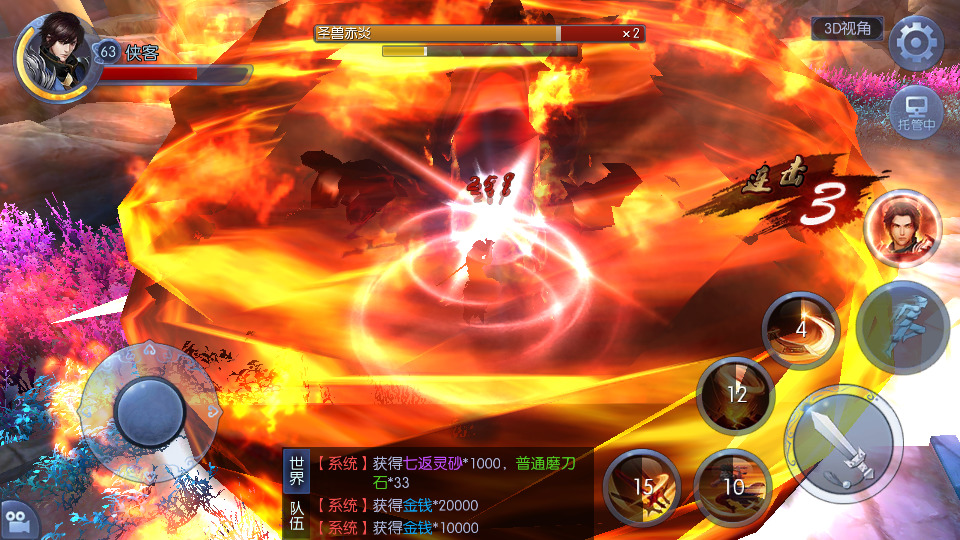This screenshot has width=960, height=540.
Task: Use the jumping figure dodge skill
Action: pyautogui.click(x=902, y=328)
